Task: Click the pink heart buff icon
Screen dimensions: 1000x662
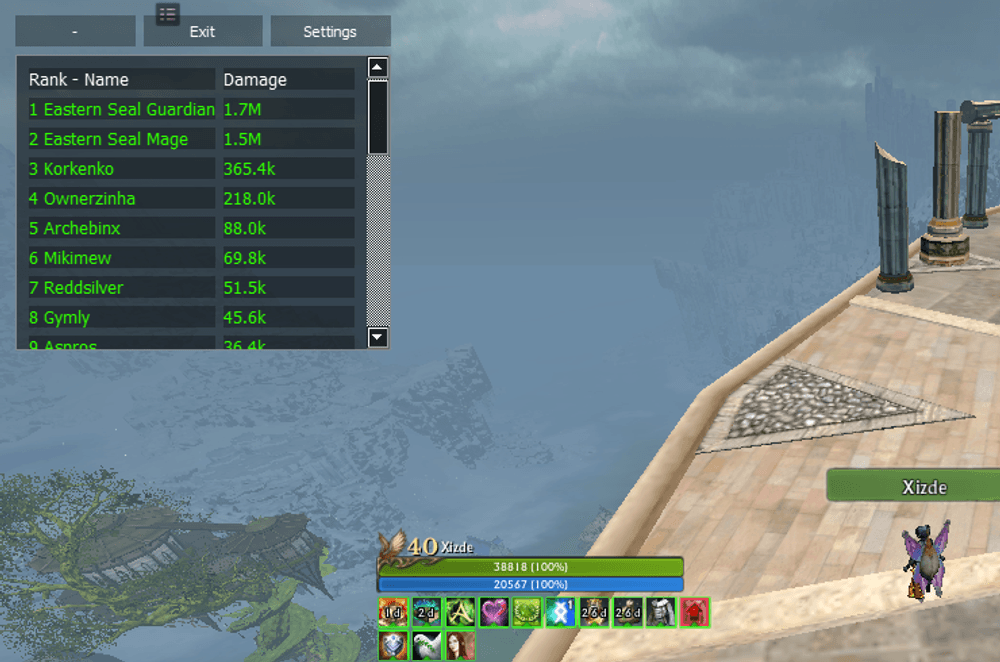Action: pos(493,612)
